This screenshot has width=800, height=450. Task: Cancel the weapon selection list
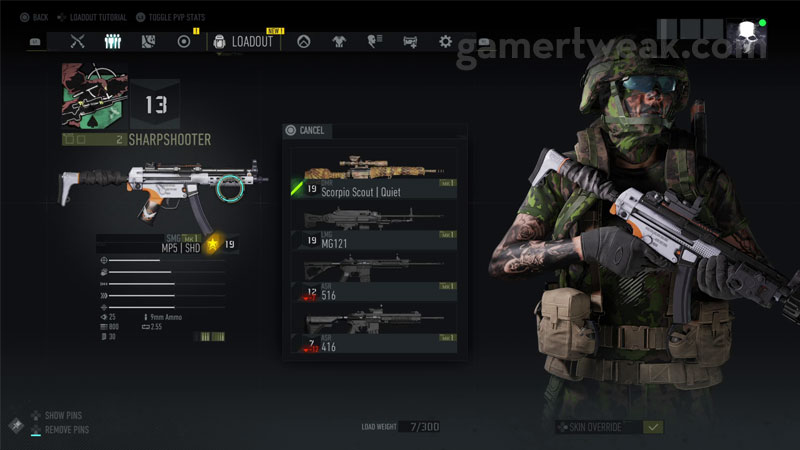point(306,130)
